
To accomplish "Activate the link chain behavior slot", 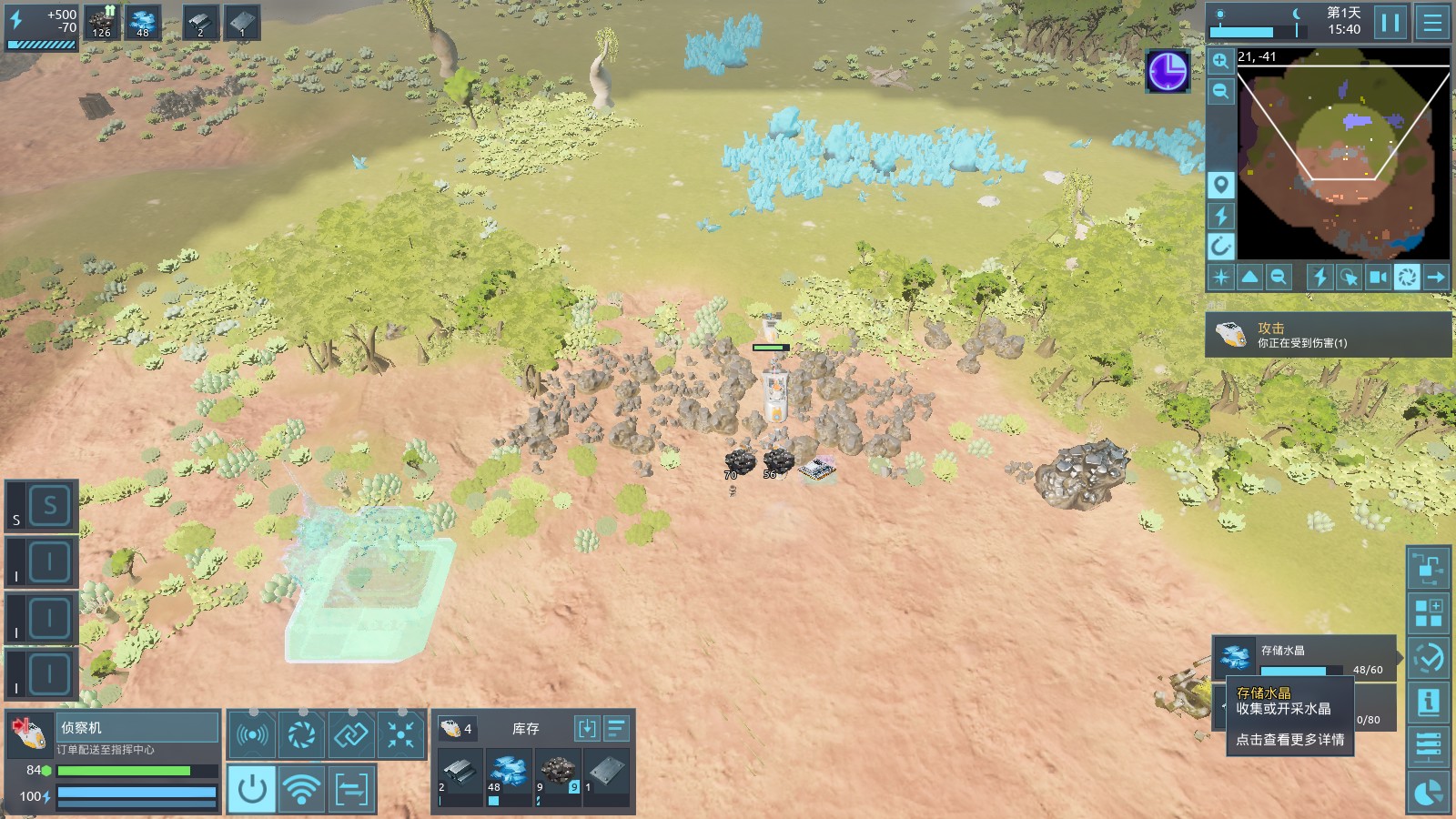I will (x=350, y=733).
